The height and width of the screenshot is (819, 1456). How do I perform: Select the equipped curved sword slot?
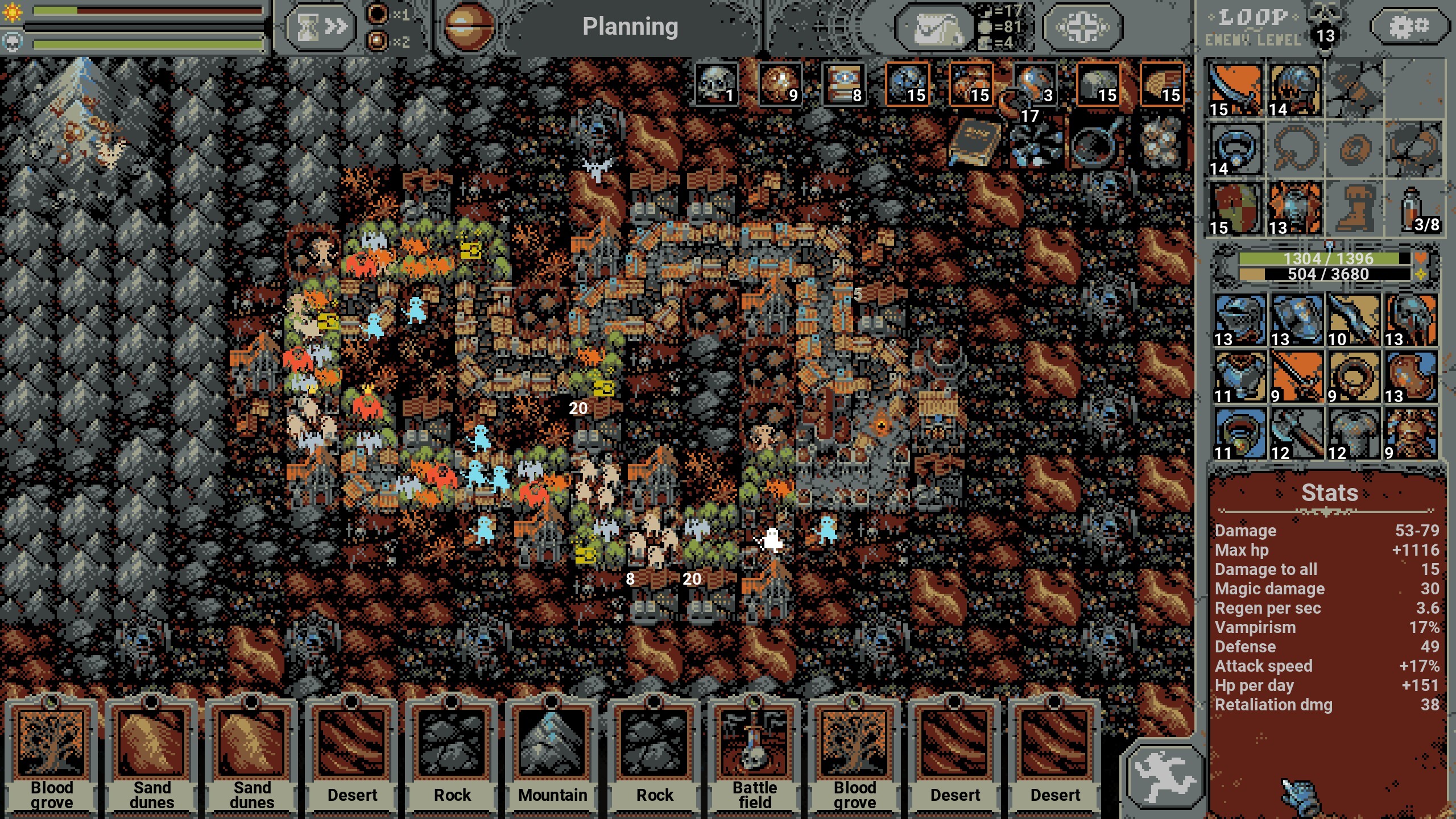(1235, 90)
